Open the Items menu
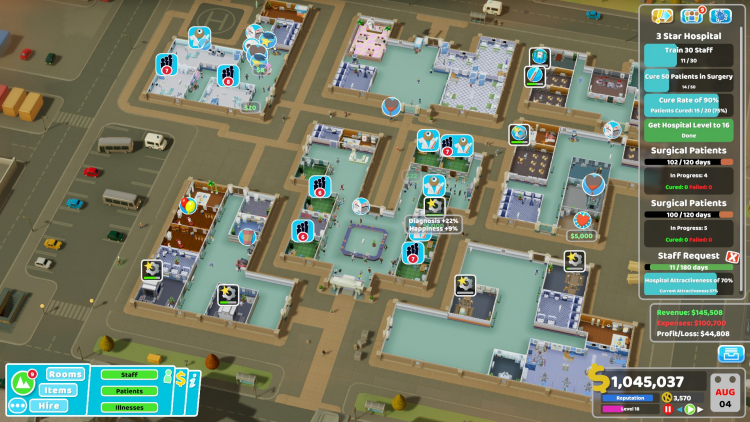The image size is (750, 422). pyautogui.click(x=60, y=390)
